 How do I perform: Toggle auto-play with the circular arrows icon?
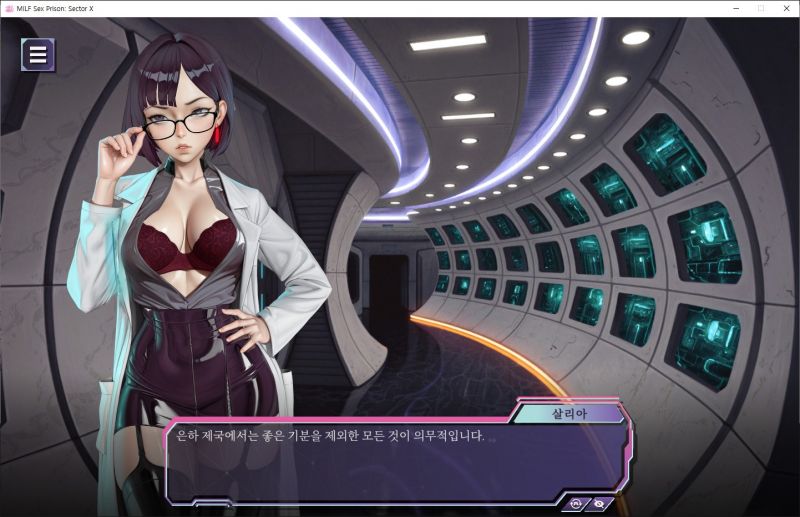(578, 503)
